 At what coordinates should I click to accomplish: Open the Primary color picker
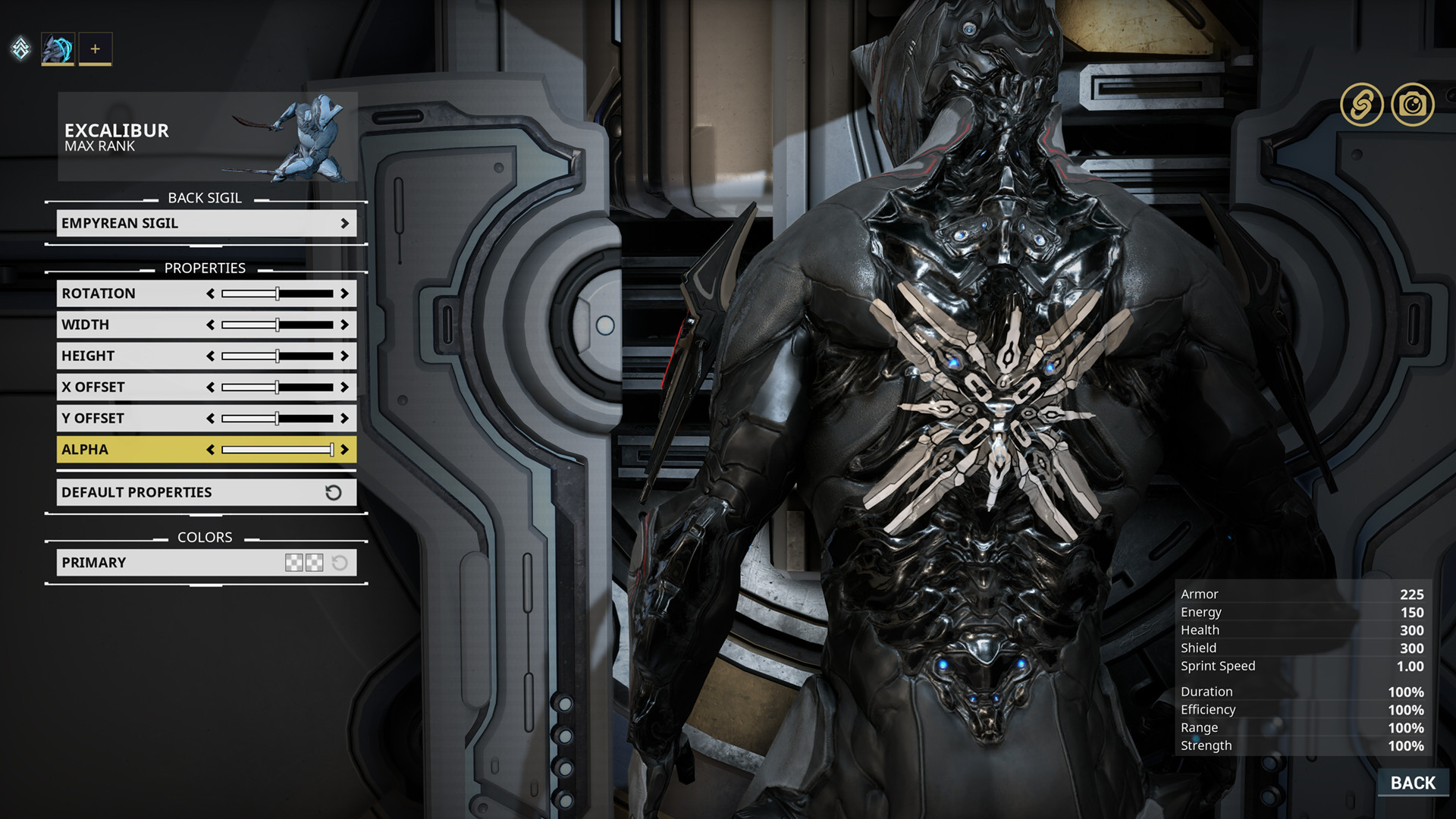coord(304,563)
